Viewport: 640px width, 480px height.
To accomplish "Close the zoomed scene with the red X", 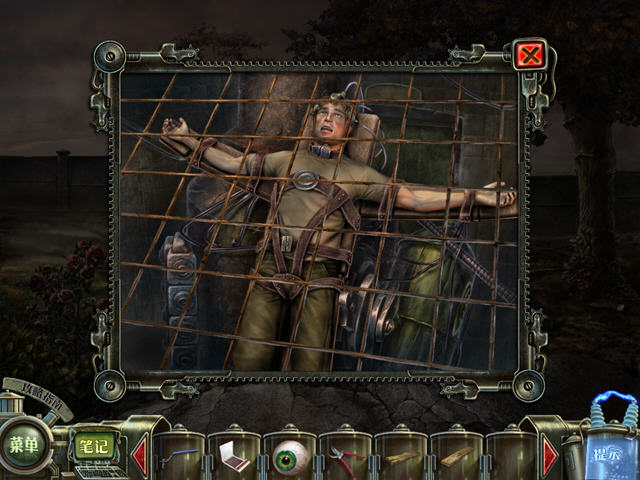I will [528, 54].
